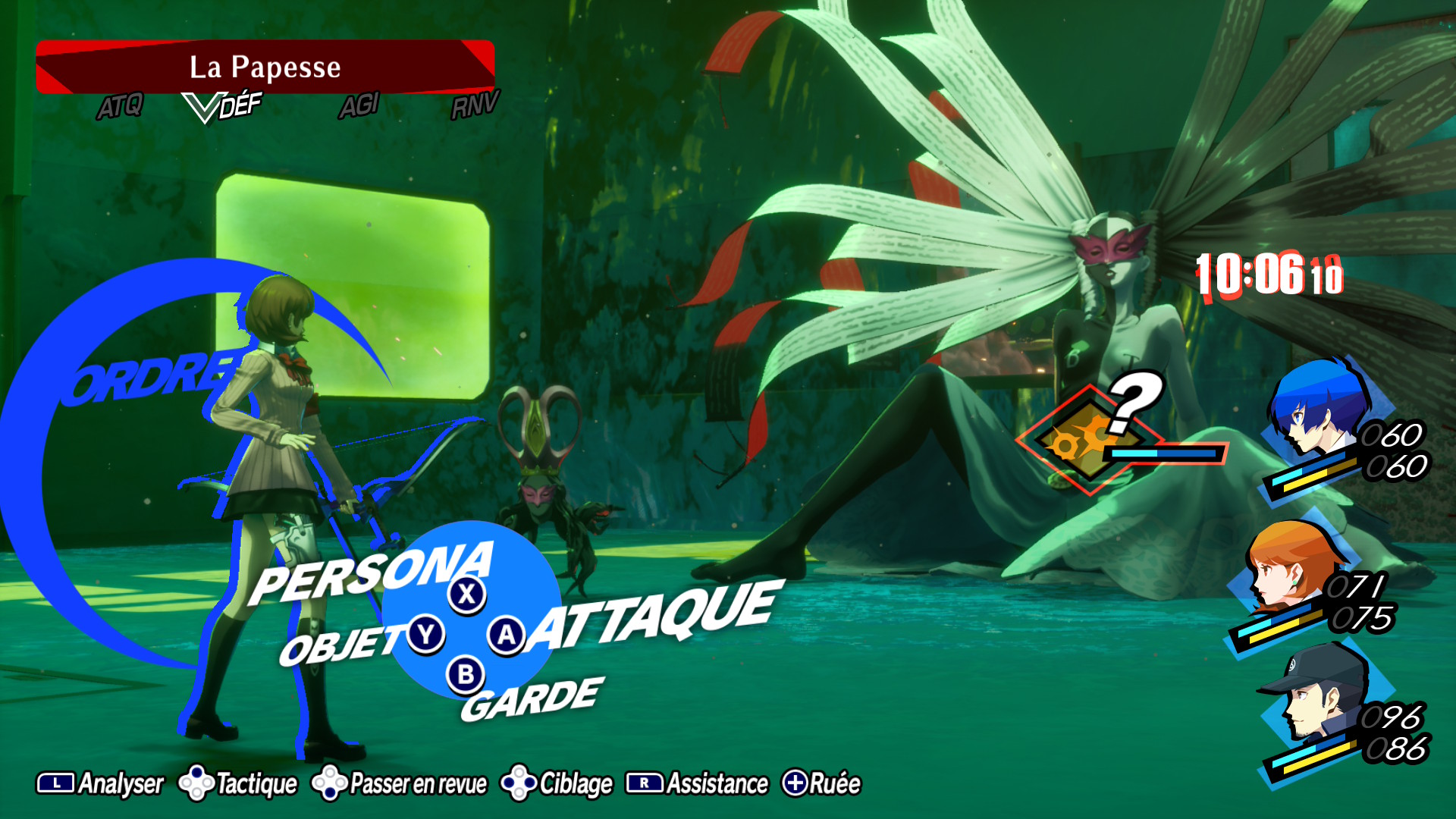Select Passer en revue
The width and height of the screenshot is (1456, 819).
pyautogui.click(x=400, y=783)
